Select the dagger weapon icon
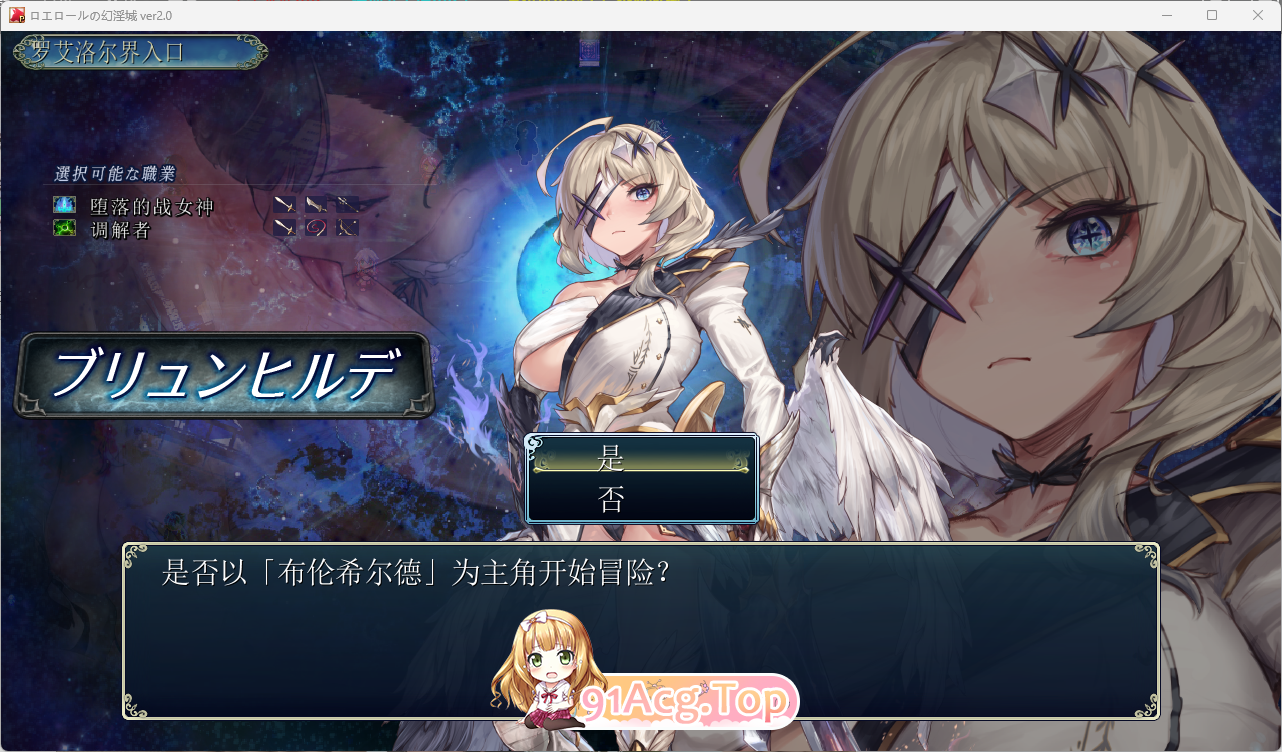 point(315,204)
